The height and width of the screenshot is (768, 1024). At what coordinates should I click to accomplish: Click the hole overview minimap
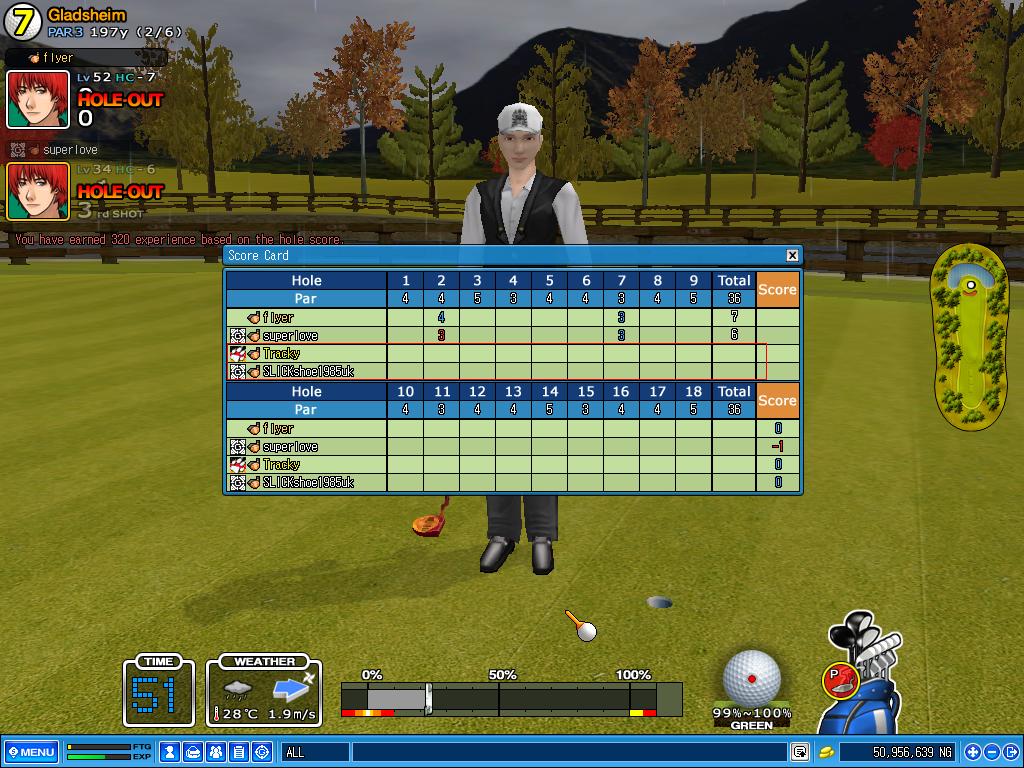(969, 337)
